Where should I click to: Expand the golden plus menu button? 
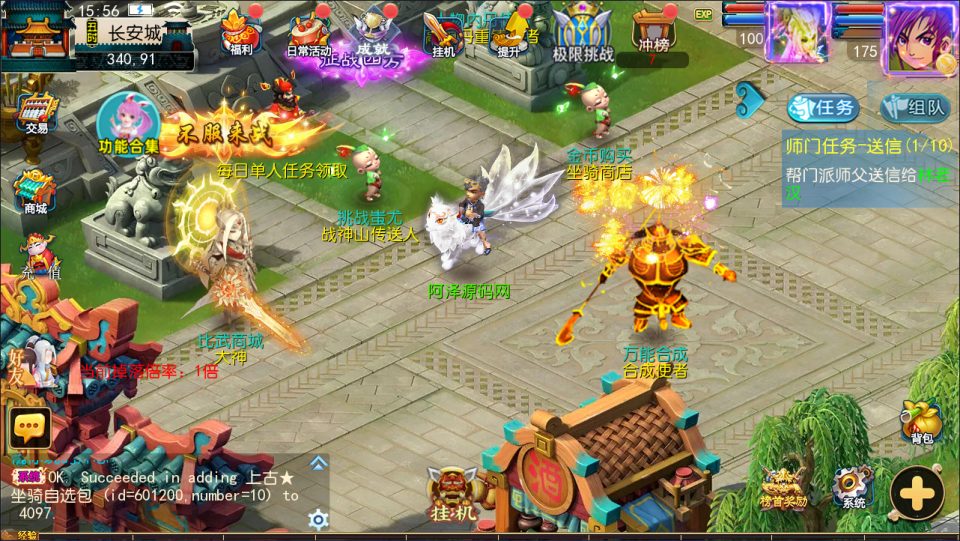point(916,491)
